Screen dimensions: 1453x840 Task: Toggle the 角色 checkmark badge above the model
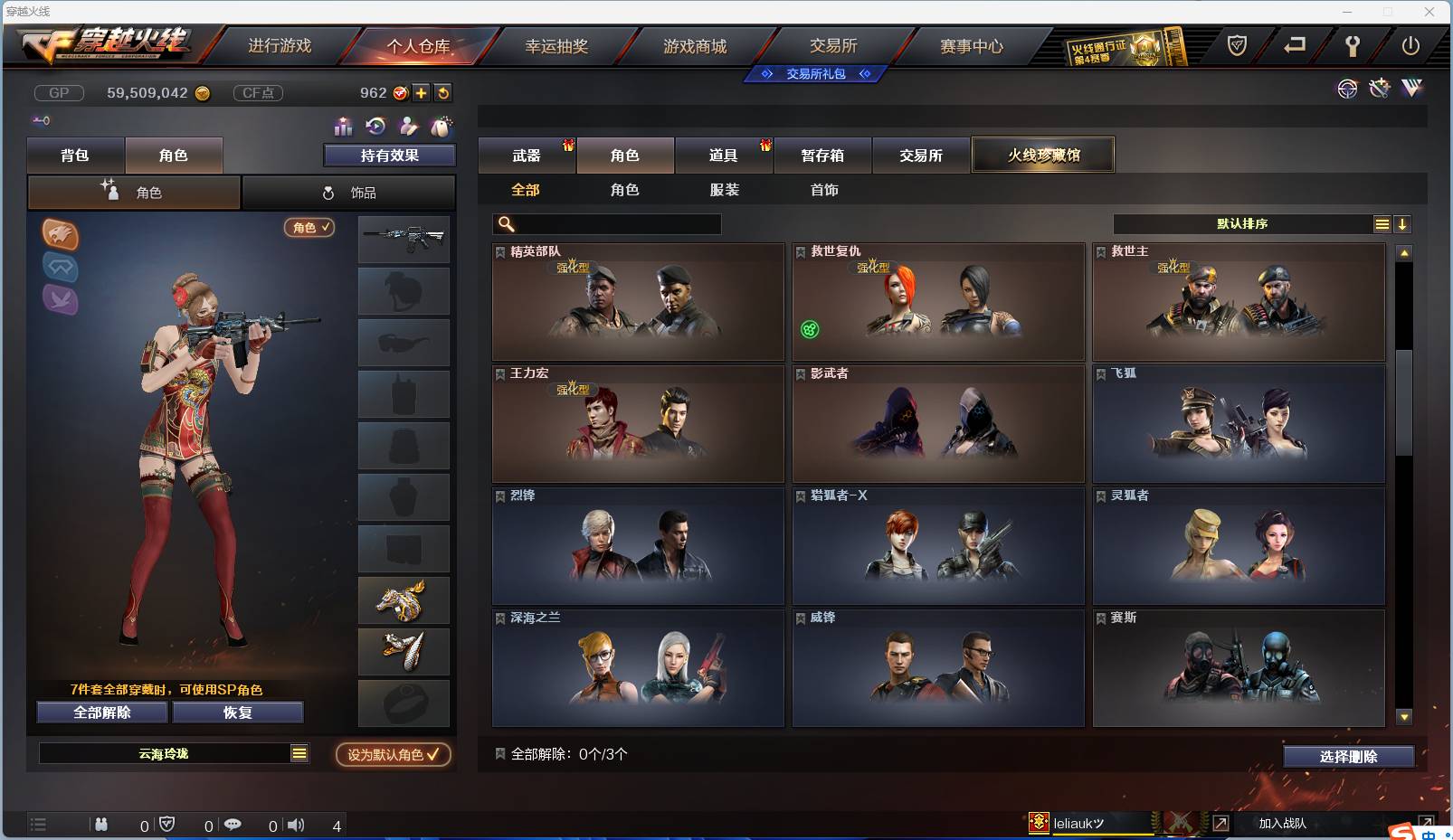pos(309,228)
